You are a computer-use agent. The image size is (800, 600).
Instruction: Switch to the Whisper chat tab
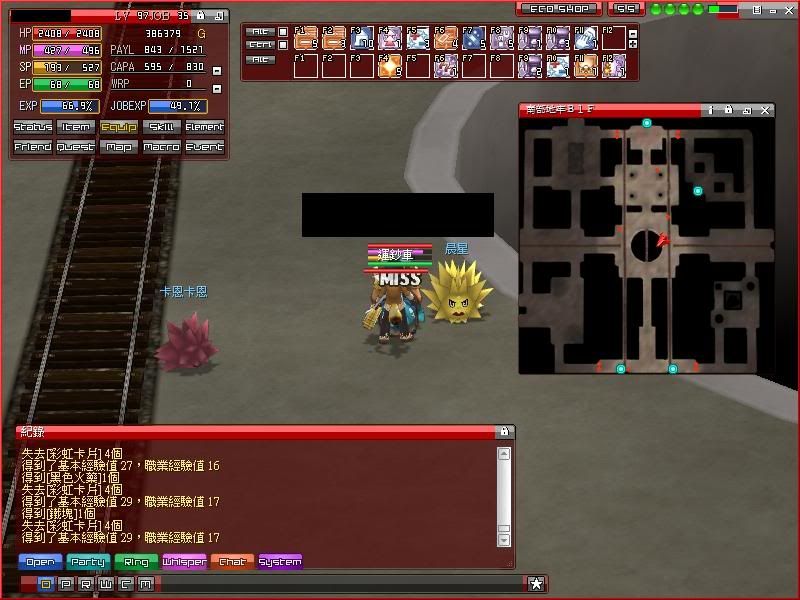pos(184,562)
